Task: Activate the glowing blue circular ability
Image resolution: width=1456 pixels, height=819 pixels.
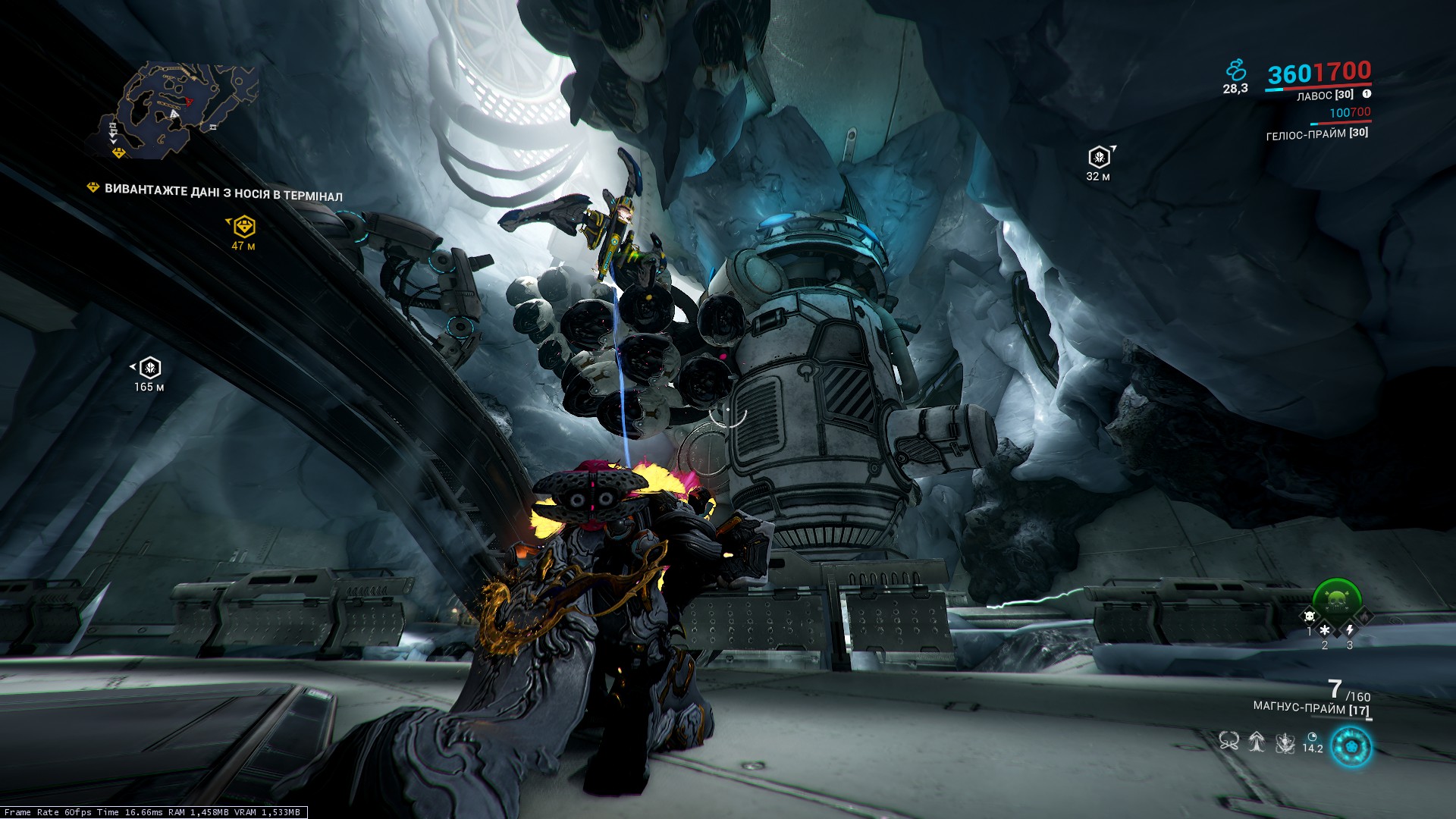Action: (x=1351, y=746)
